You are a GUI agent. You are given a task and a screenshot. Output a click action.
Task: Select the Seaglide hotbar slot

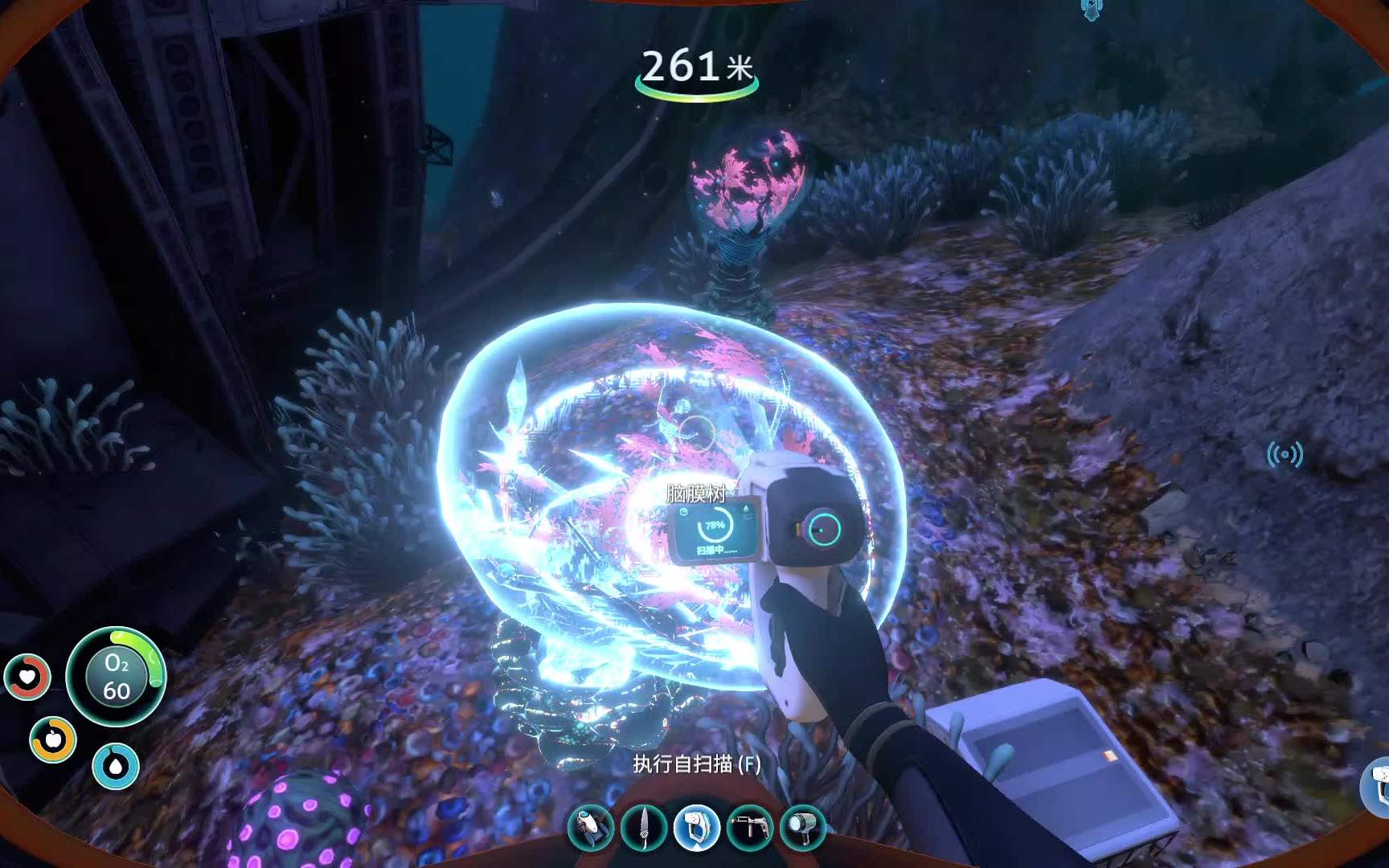[x=592, y=827]
